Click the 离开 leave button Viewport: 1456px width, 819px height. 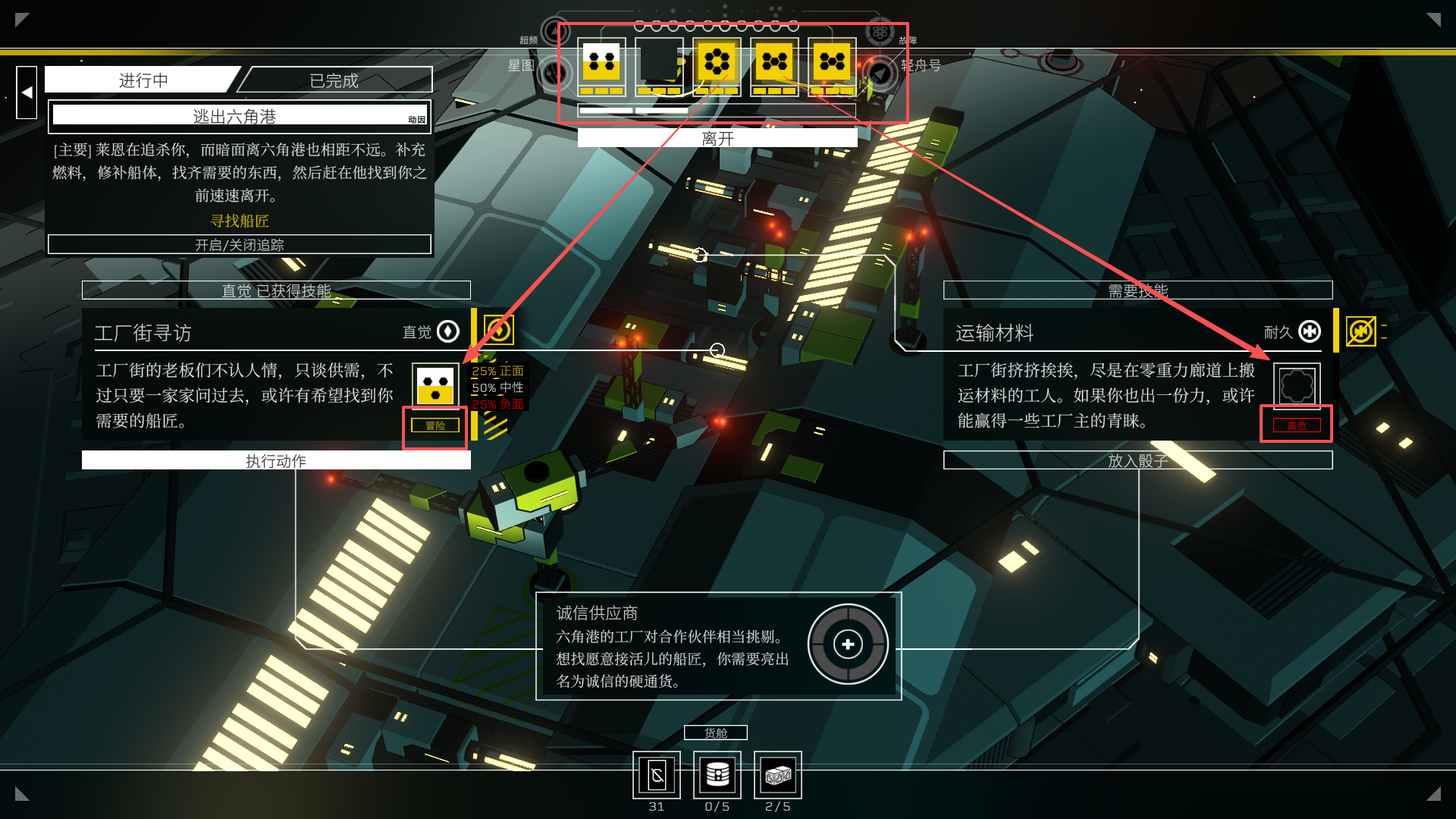(717, 138)
